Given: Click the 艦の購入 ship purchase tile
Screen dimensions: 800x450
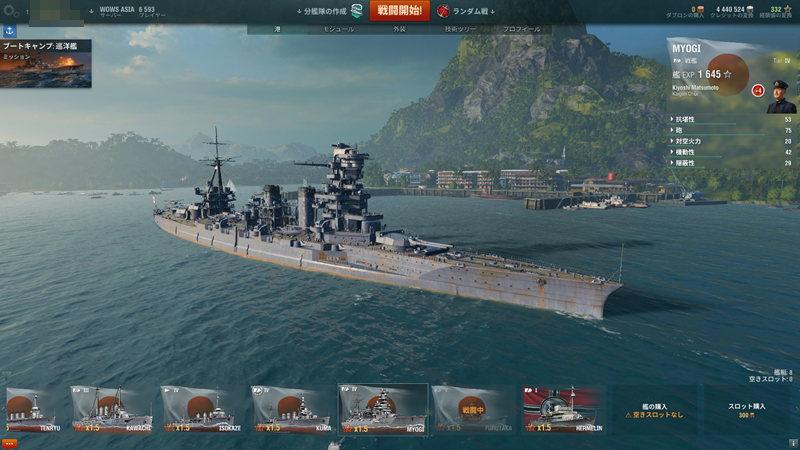Looking at the screenshot, I should point(654,410).
